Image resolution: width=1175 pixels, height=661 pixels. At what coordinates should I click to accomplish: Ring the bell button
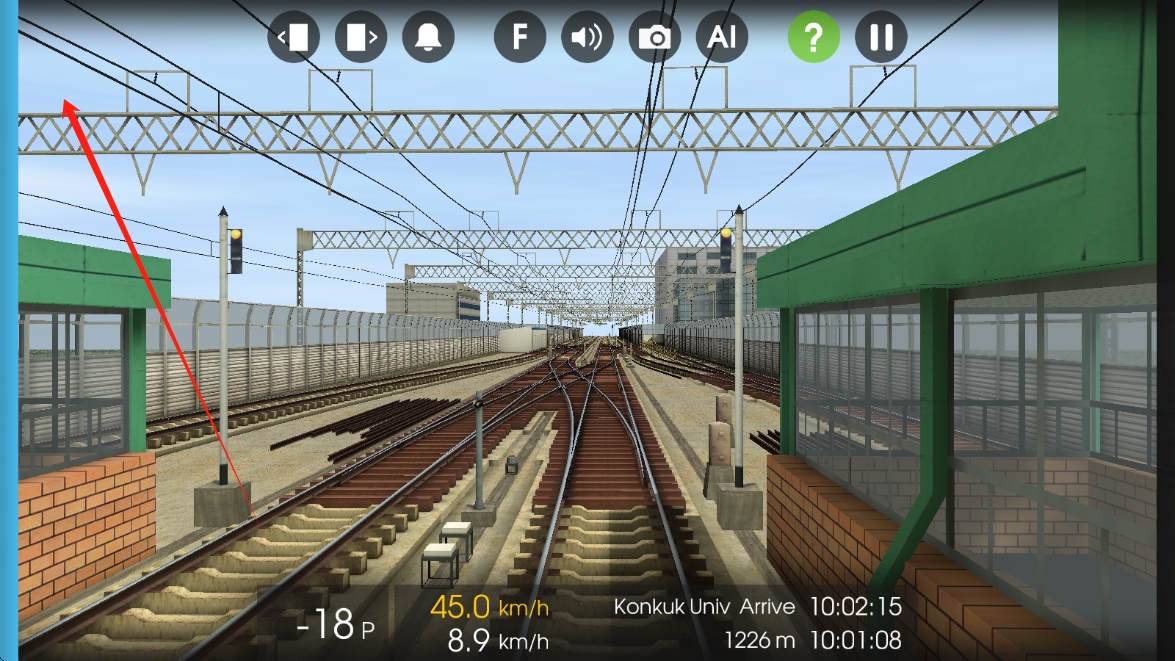[428, 37]
